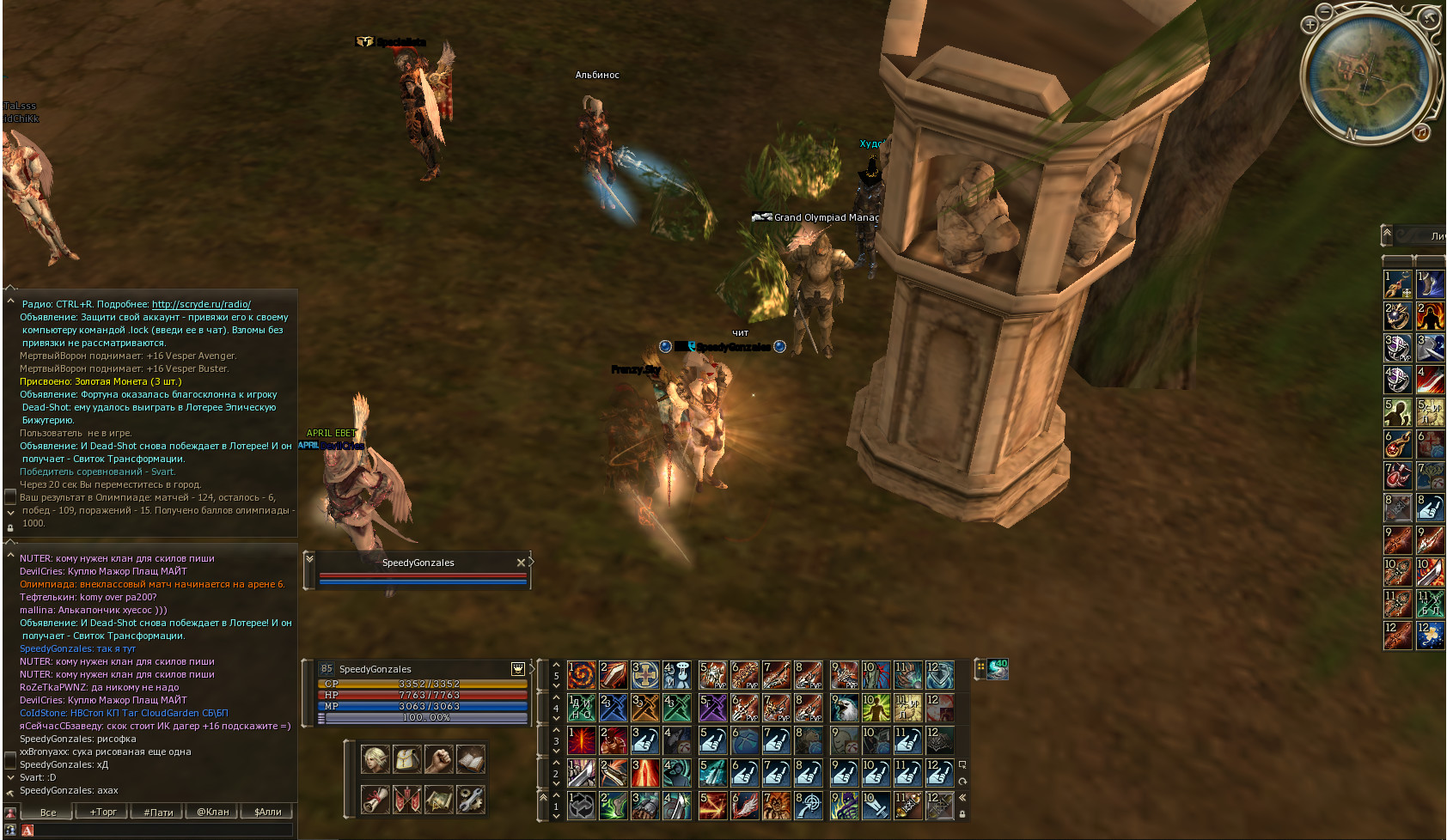This screenshot has height=840, width=1447.
Task: Select the #Пати chat tab
Action: pos(158,812)
